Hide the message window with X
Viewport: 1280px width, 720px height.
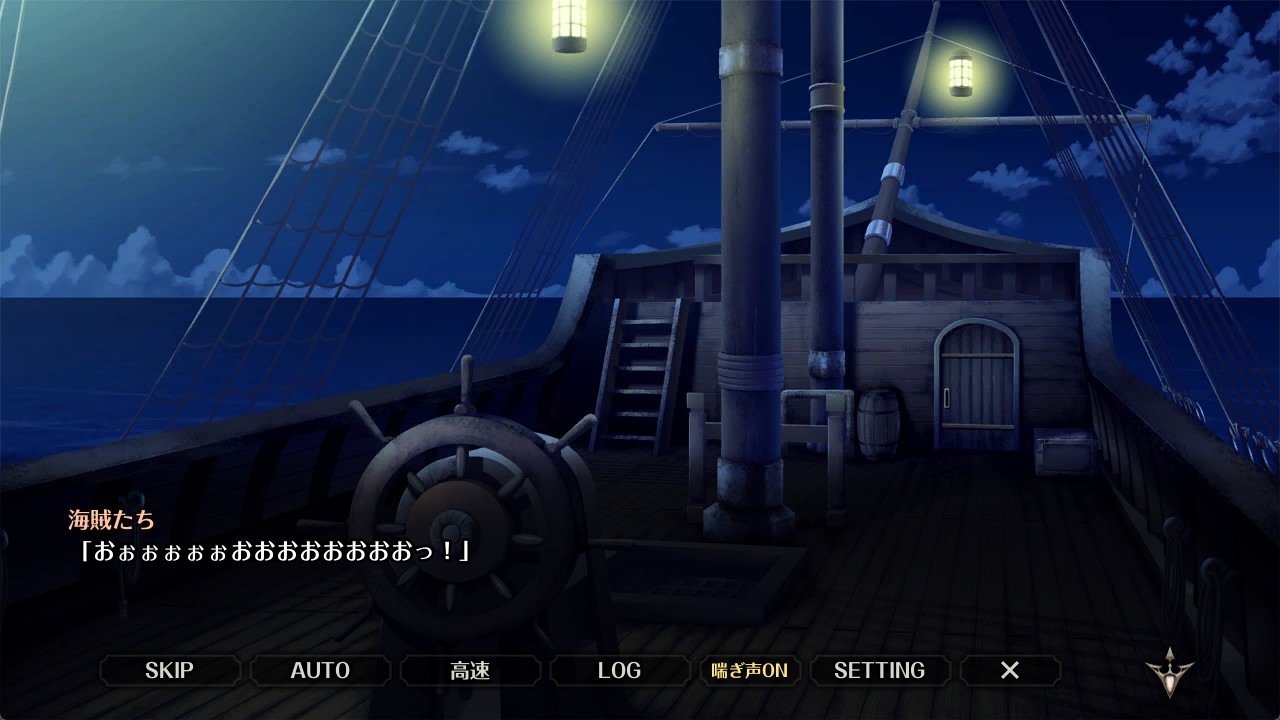click(x=1010, y=670)
